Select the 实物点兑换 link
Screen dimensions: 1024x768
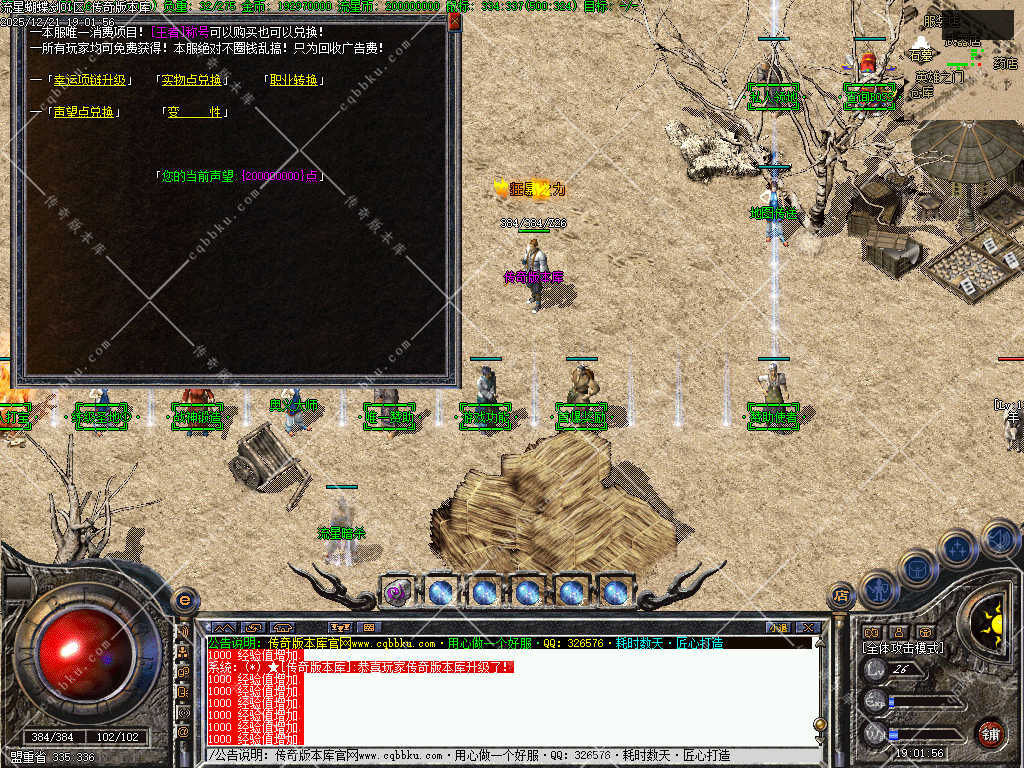click(192, 80)
